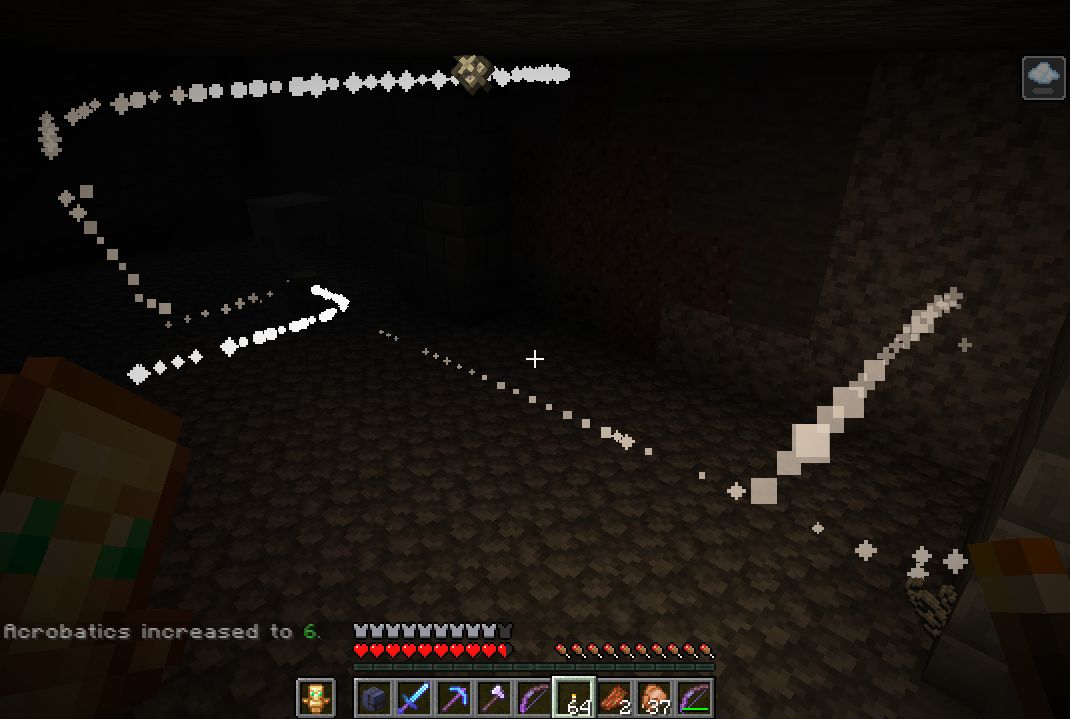Pick the torch stack of 64
This screenshot has width=1070, height=719.
coord(575,697)
